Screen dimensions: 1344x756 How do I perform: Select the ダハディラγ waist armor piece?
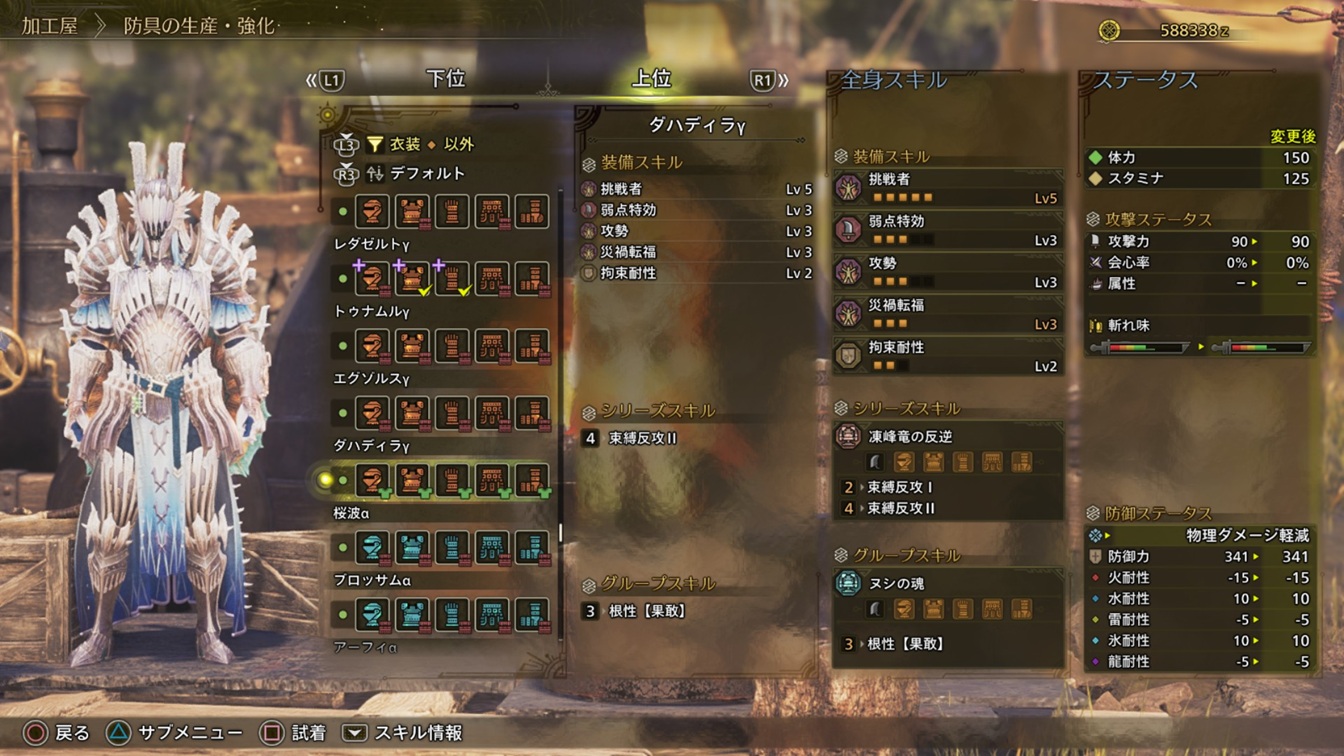pos(492,480)
